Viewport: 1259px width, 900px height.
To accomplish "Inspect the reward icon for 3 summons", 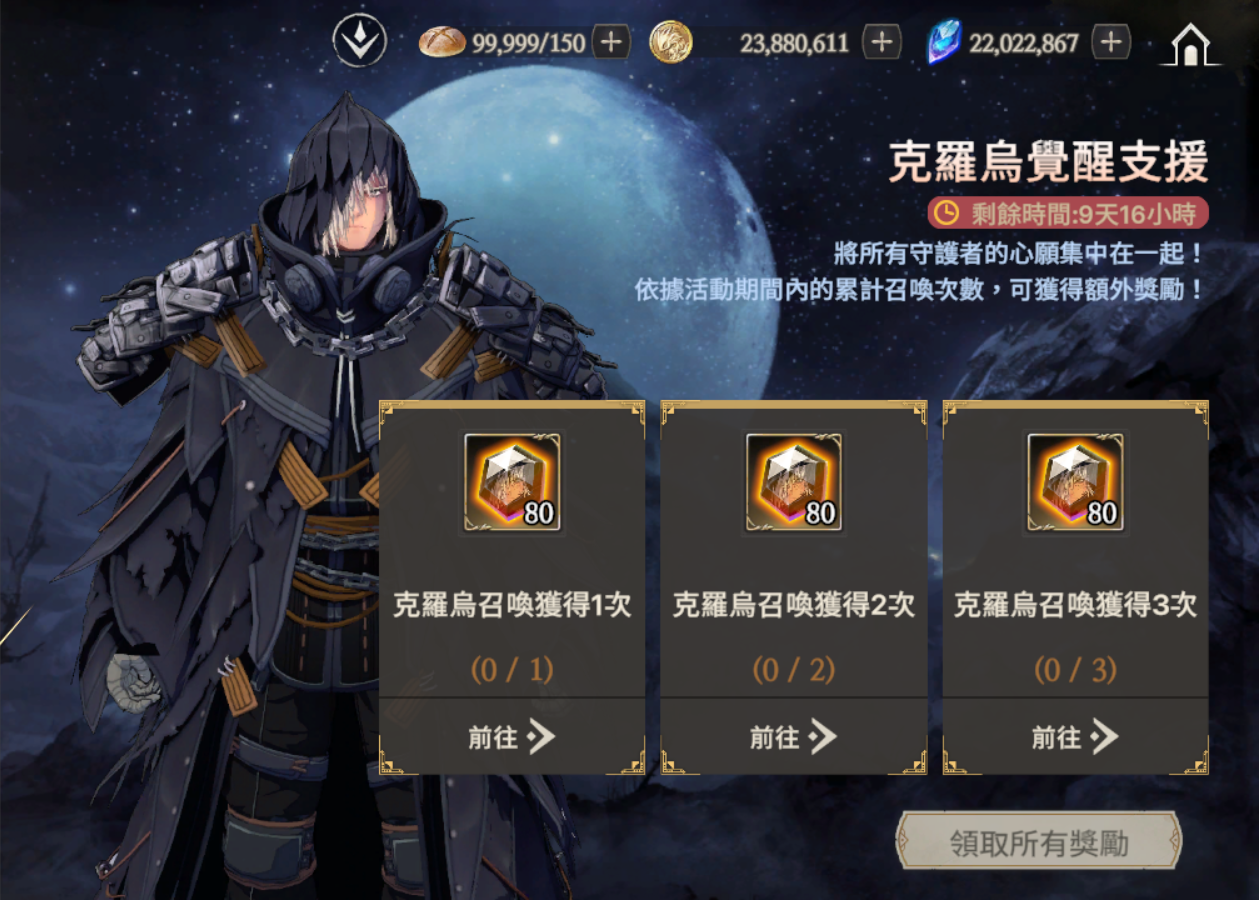I will click(x=1075, y=482).
